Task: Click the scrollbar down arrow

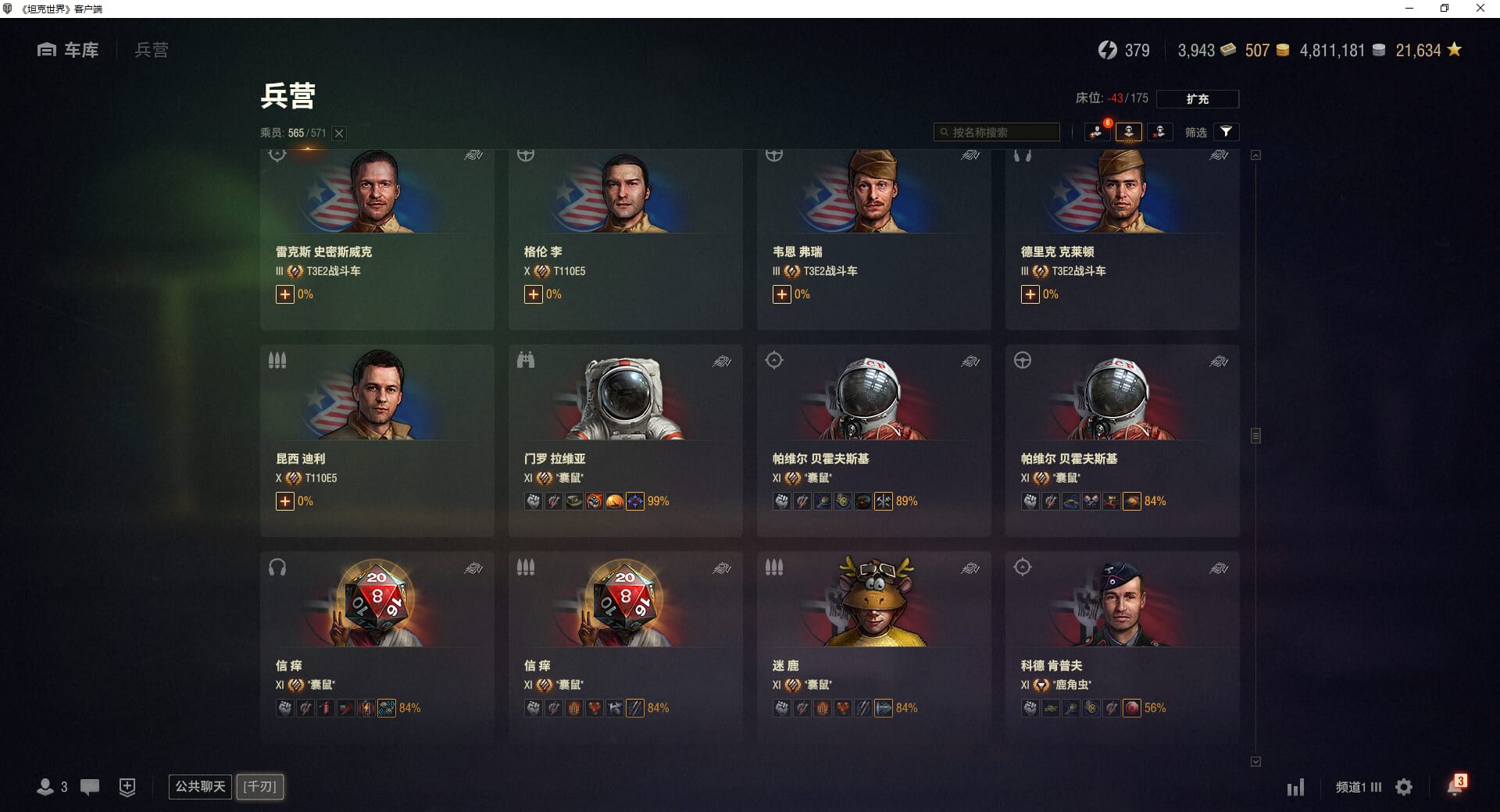Action: click(1255, 761)
